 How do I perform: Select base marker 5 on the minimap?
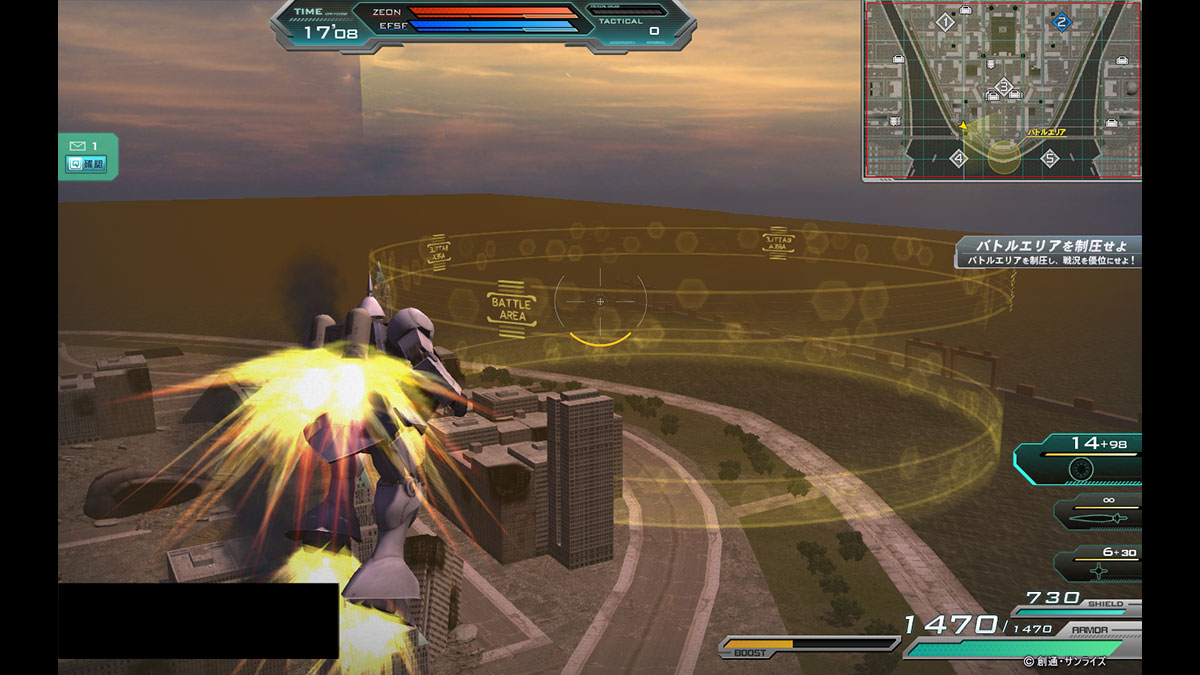point(1049,158)
